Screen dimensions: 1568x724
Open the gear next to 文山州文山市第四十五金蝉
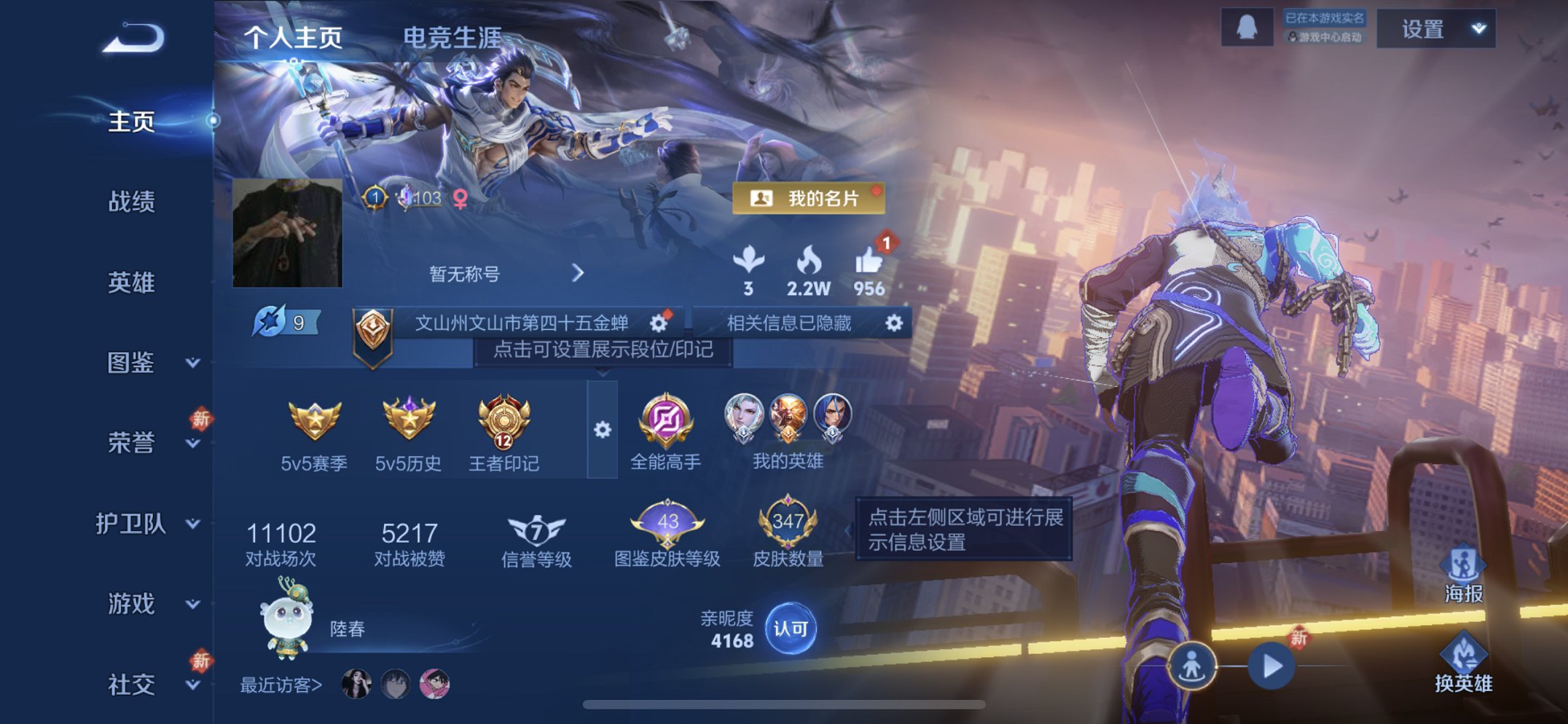[x=656, y=324]
